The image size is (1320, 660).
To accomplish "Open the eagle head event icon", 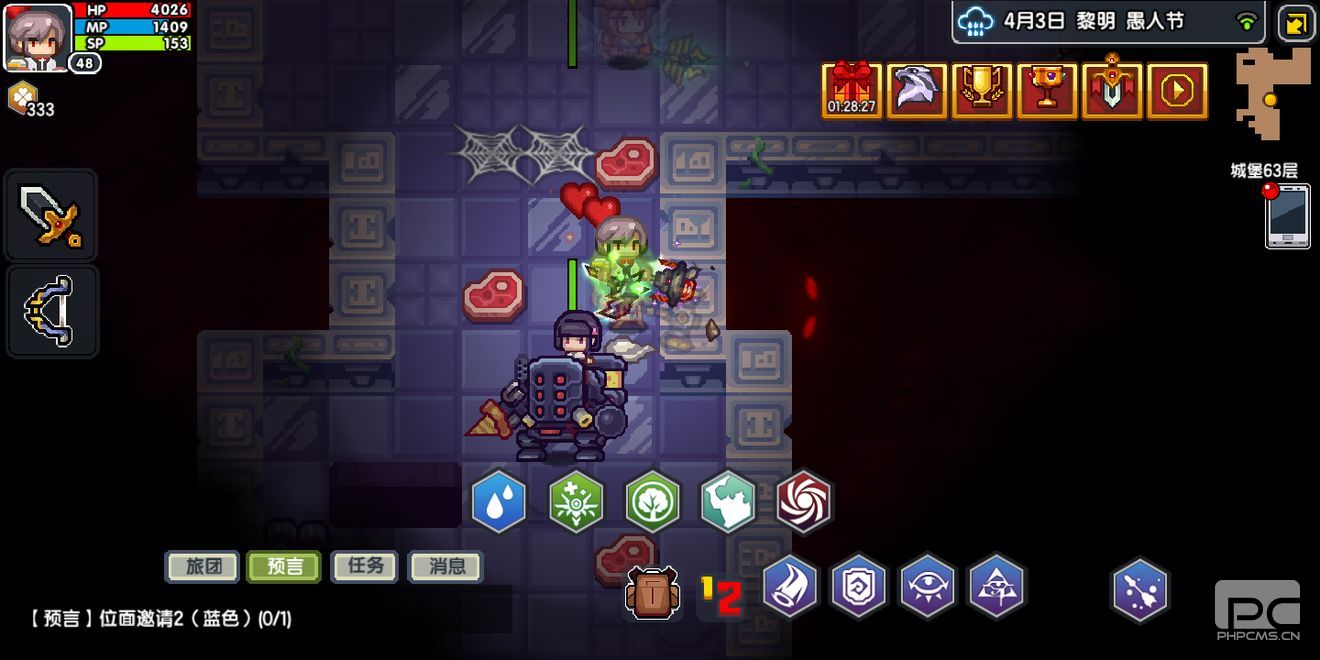I will click(917, 91).
